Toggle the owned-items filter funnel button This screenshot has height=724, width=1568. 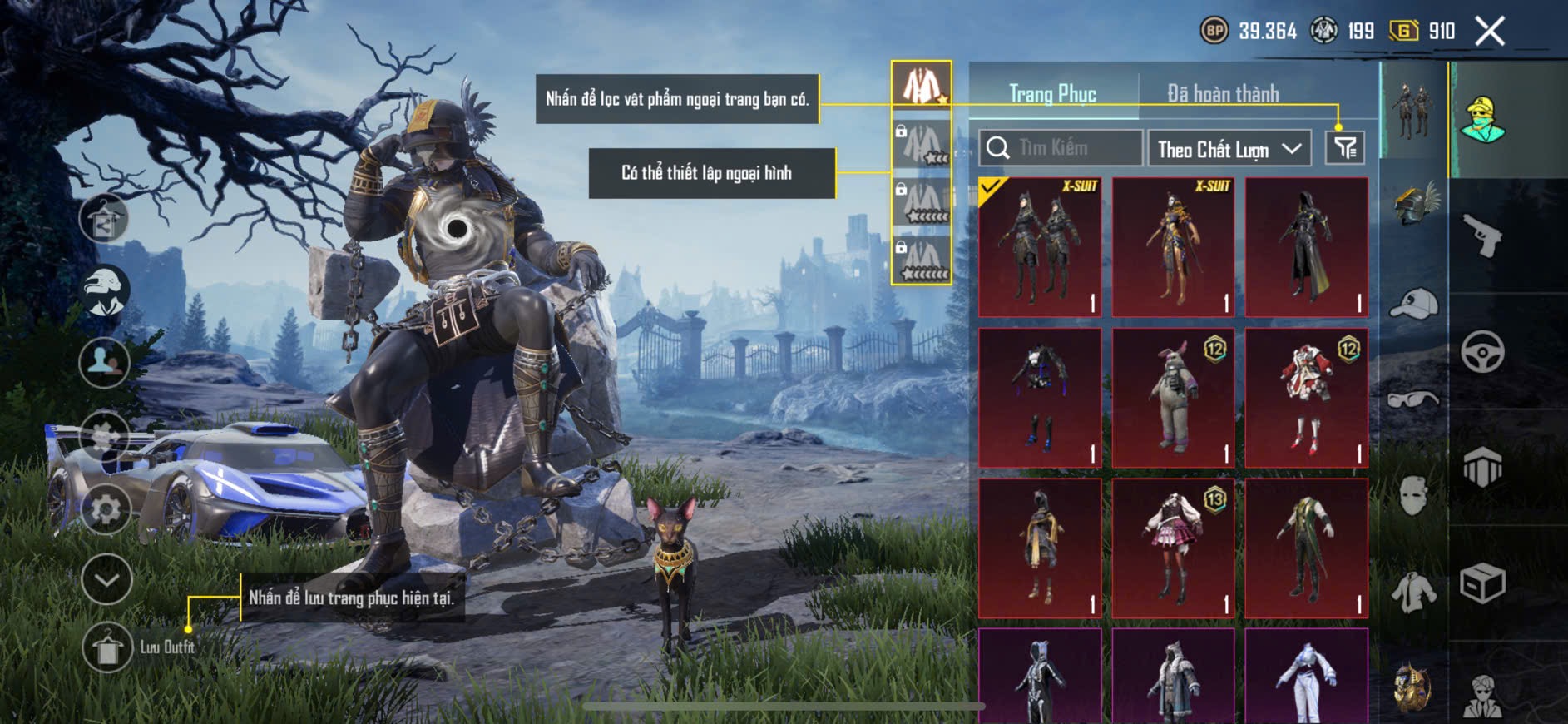click(x=1345, y=148)
